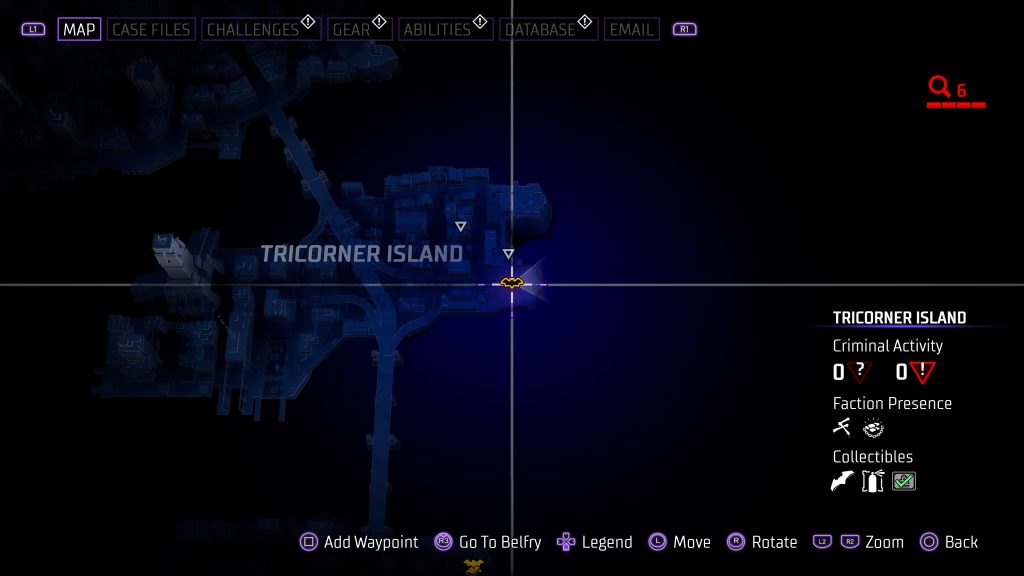Show the map Legend
1024x576 pixels.
coord(595,542)
